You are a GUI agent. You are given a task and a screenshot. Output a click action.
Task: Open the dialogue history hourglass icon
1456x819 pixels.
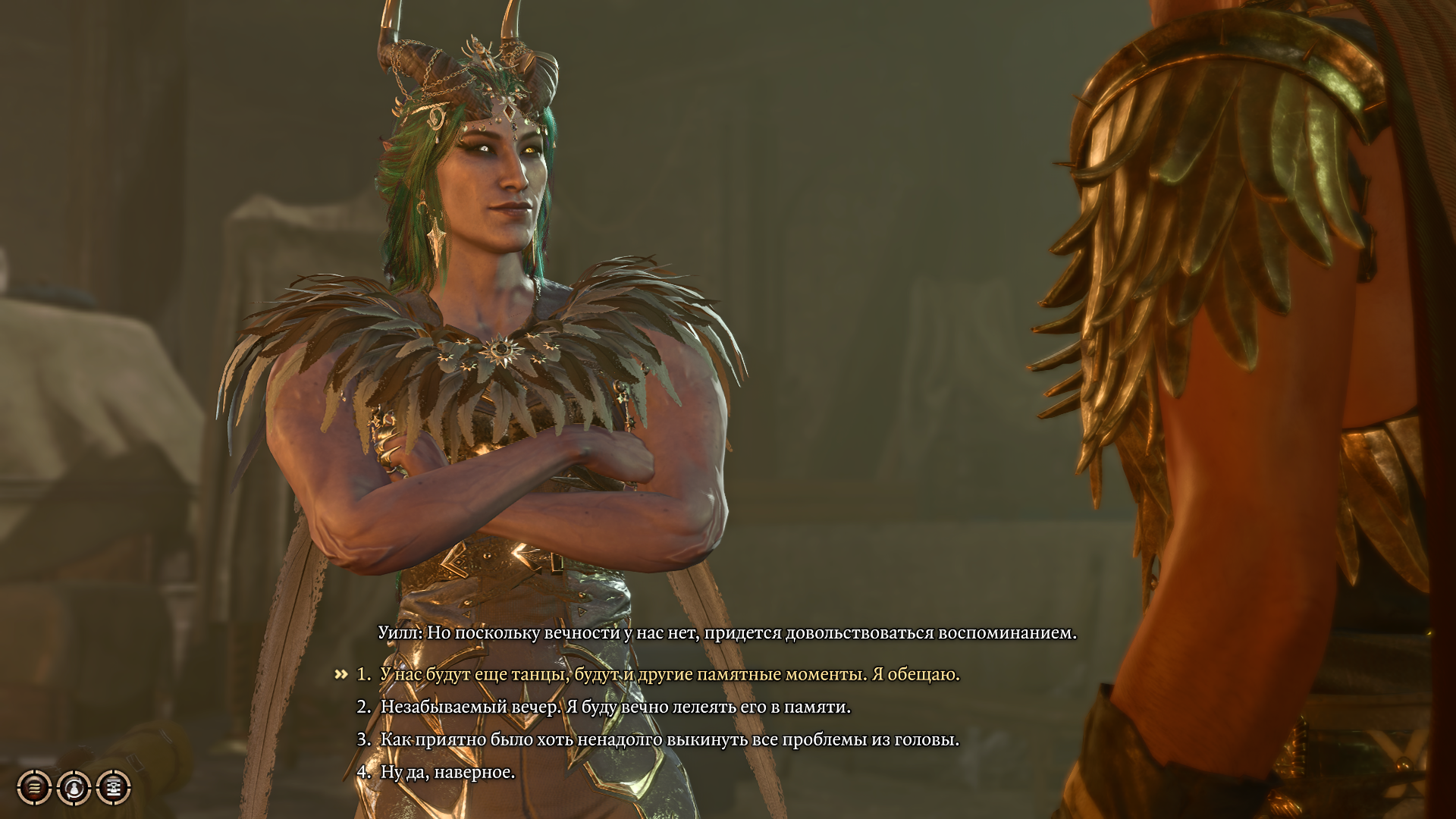click(x=114, y=788)
